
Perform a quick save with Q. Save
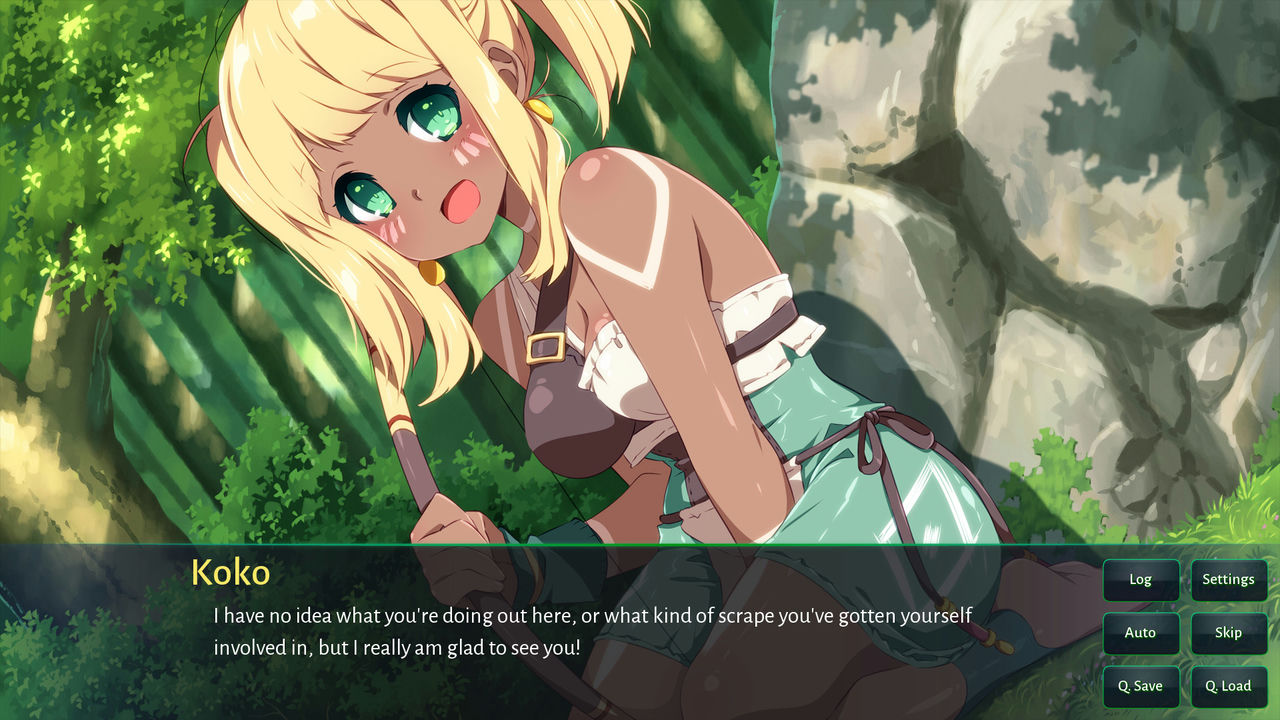1140,685
